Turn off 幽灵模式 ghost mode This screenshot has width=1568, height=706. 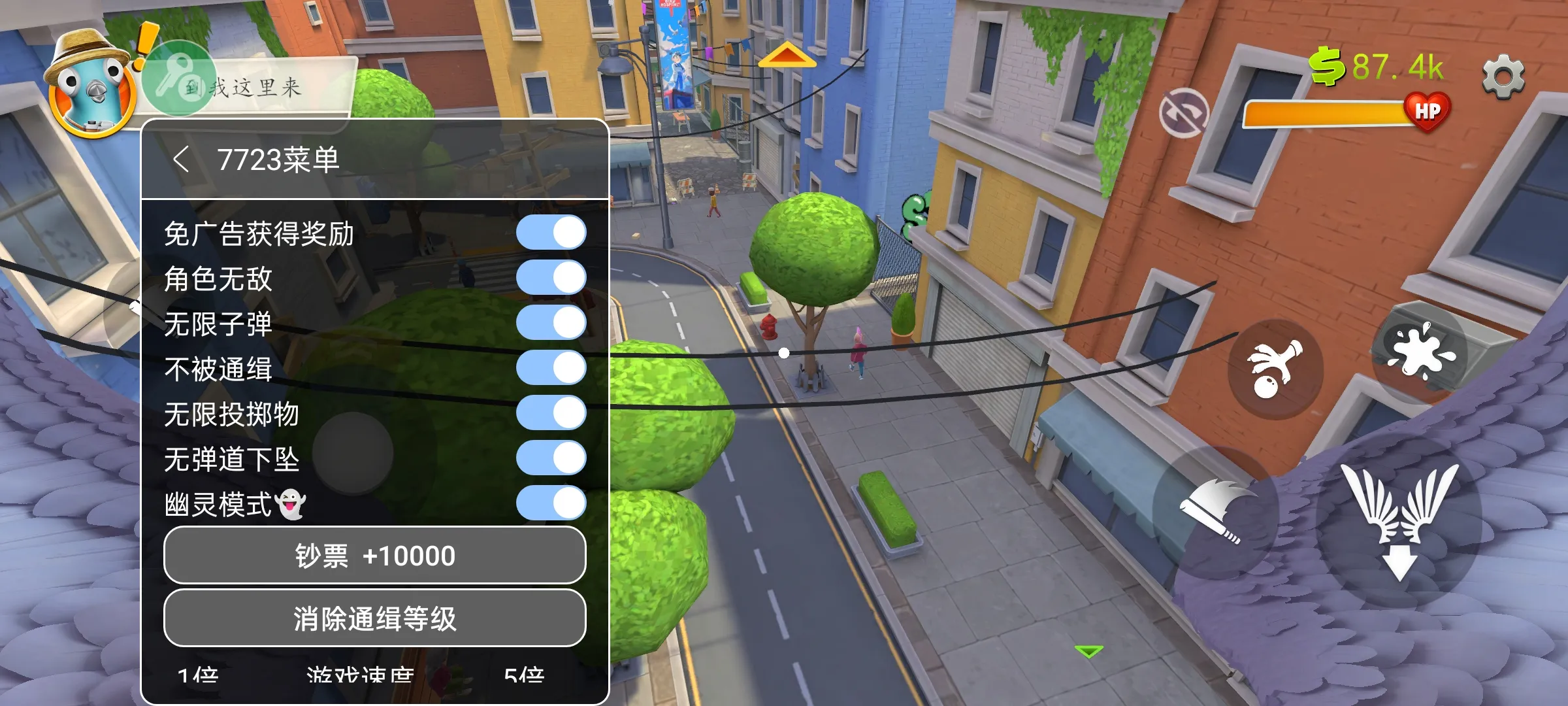[551, 503]
